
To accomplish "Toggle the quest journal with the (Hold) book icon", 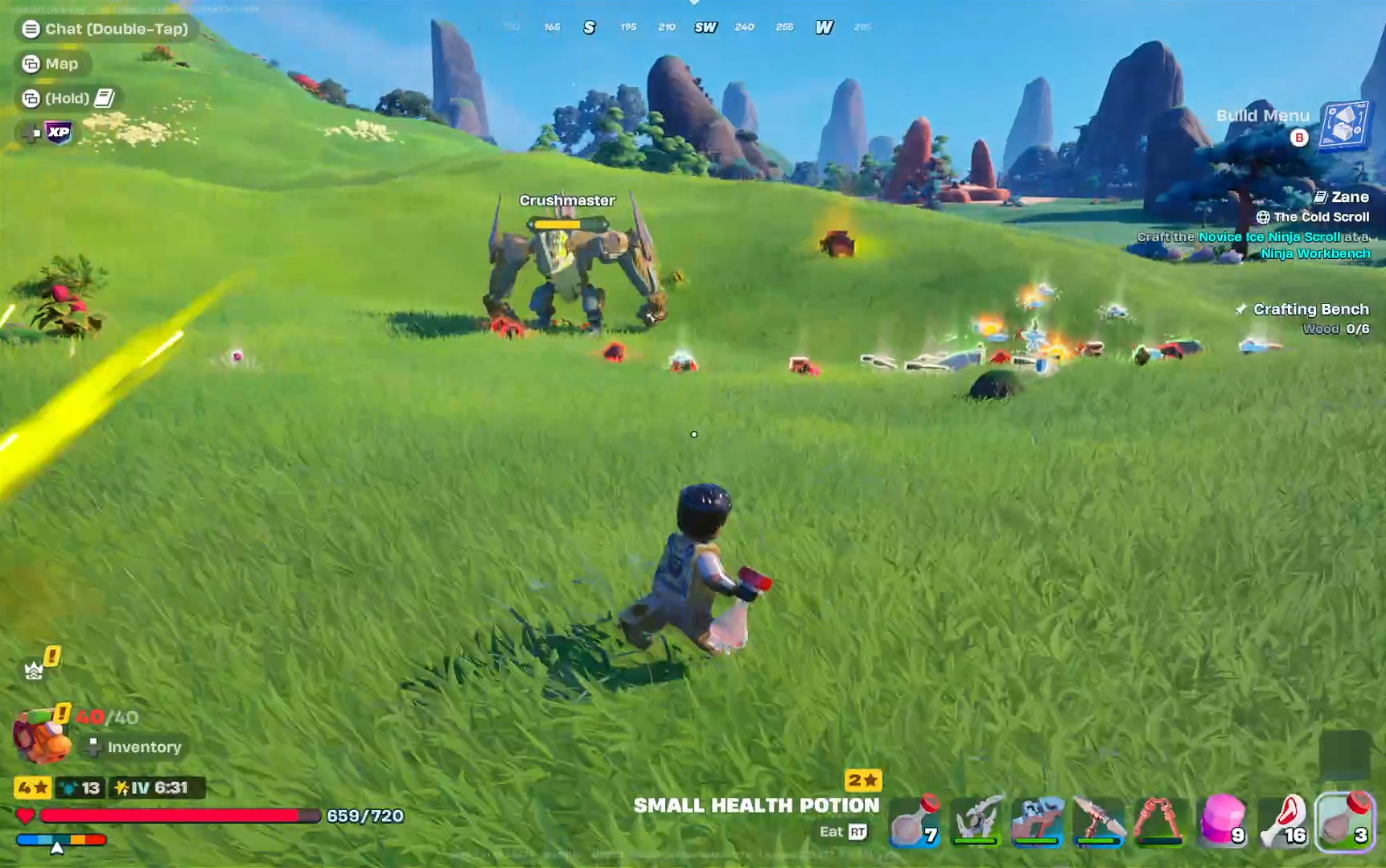I will pos(68,98).
